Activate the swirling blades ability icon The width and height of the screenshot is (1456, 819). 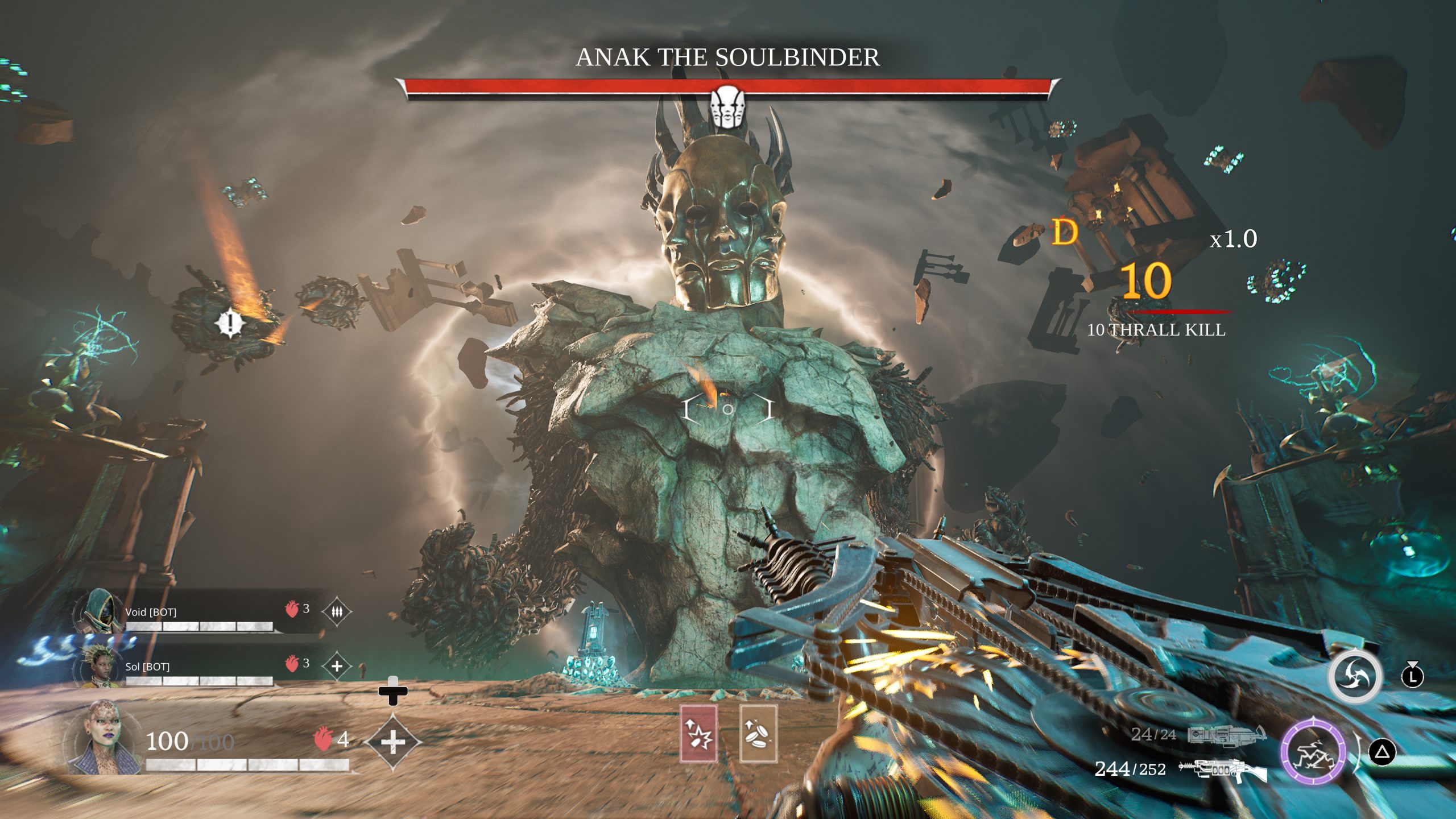(x=1355, y=677)
